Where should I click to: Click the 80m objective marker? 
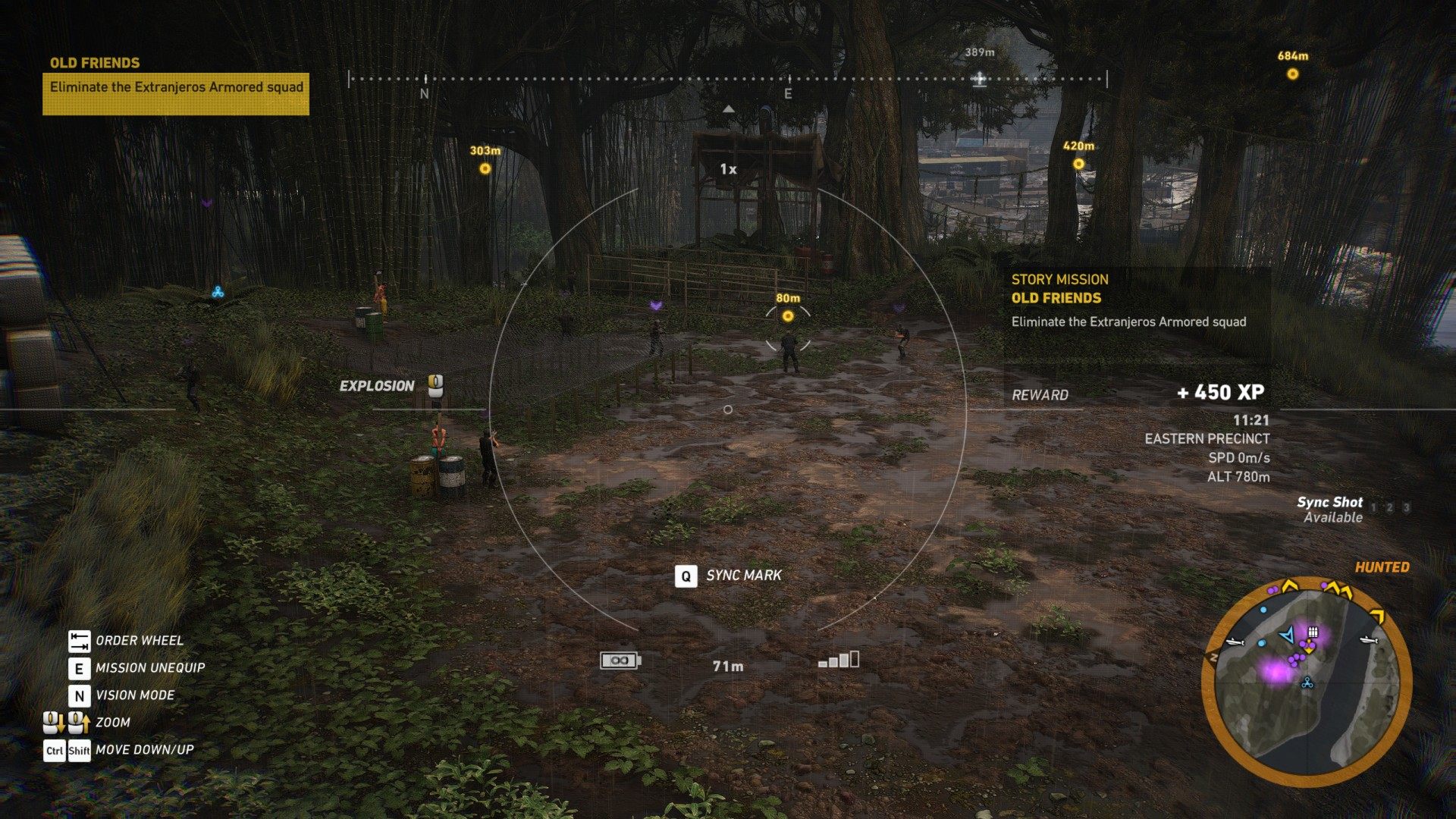pyautogui.click(x=788, y=316)
